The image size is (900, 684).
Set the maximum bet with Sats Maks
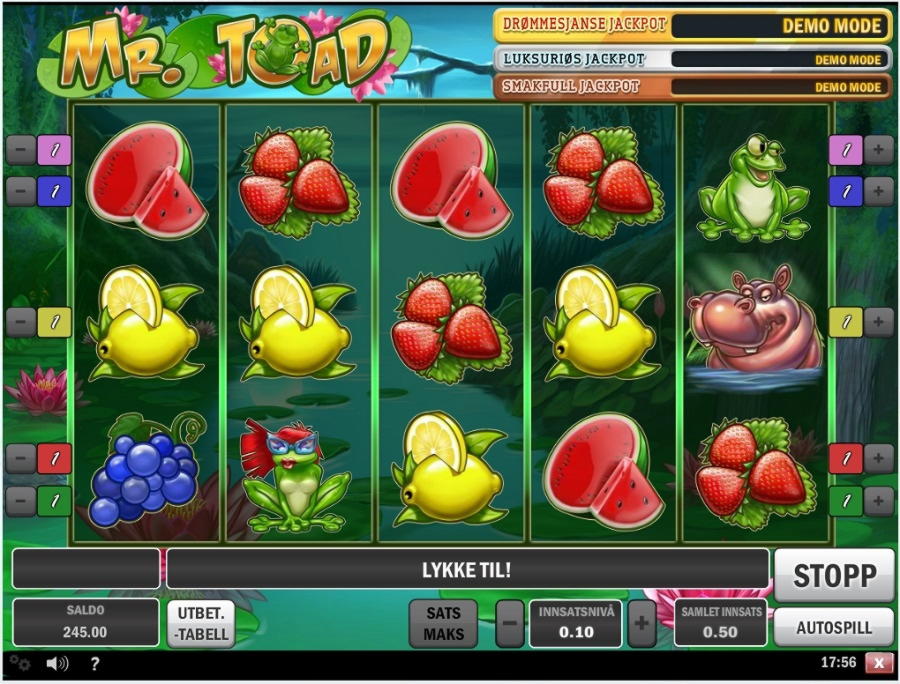click(443, 624)
